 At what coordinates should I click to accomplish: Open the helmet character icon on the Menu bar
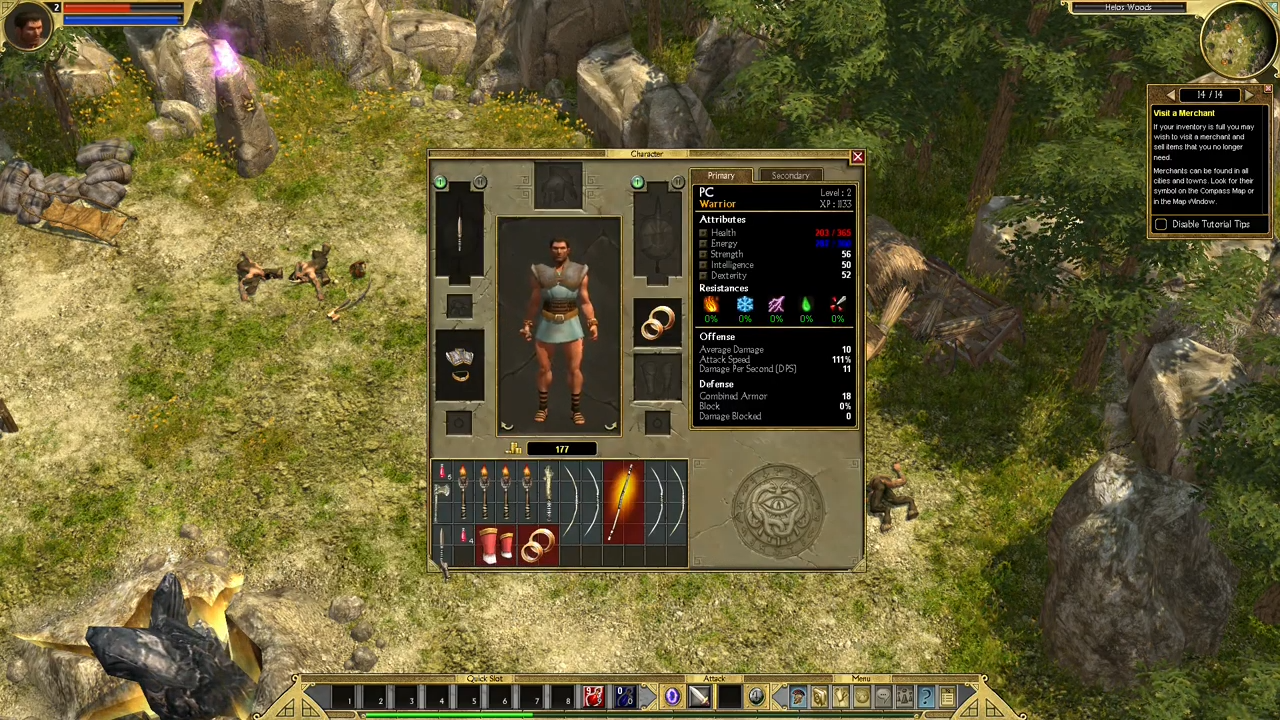tap(797, 696)
